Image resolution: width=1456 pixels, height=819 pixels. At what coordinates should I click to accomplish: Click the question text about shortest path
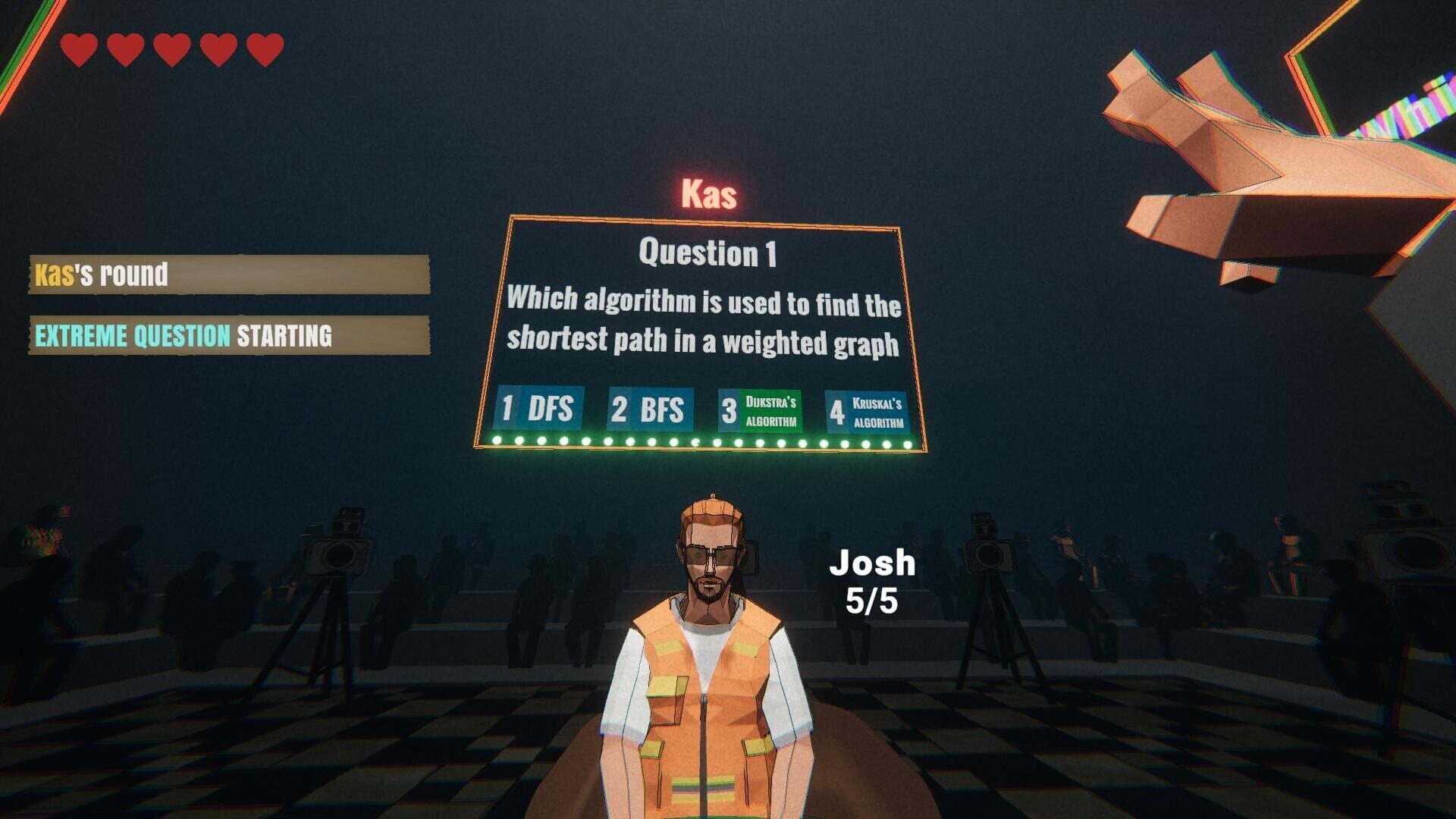(x=705, y=322)
